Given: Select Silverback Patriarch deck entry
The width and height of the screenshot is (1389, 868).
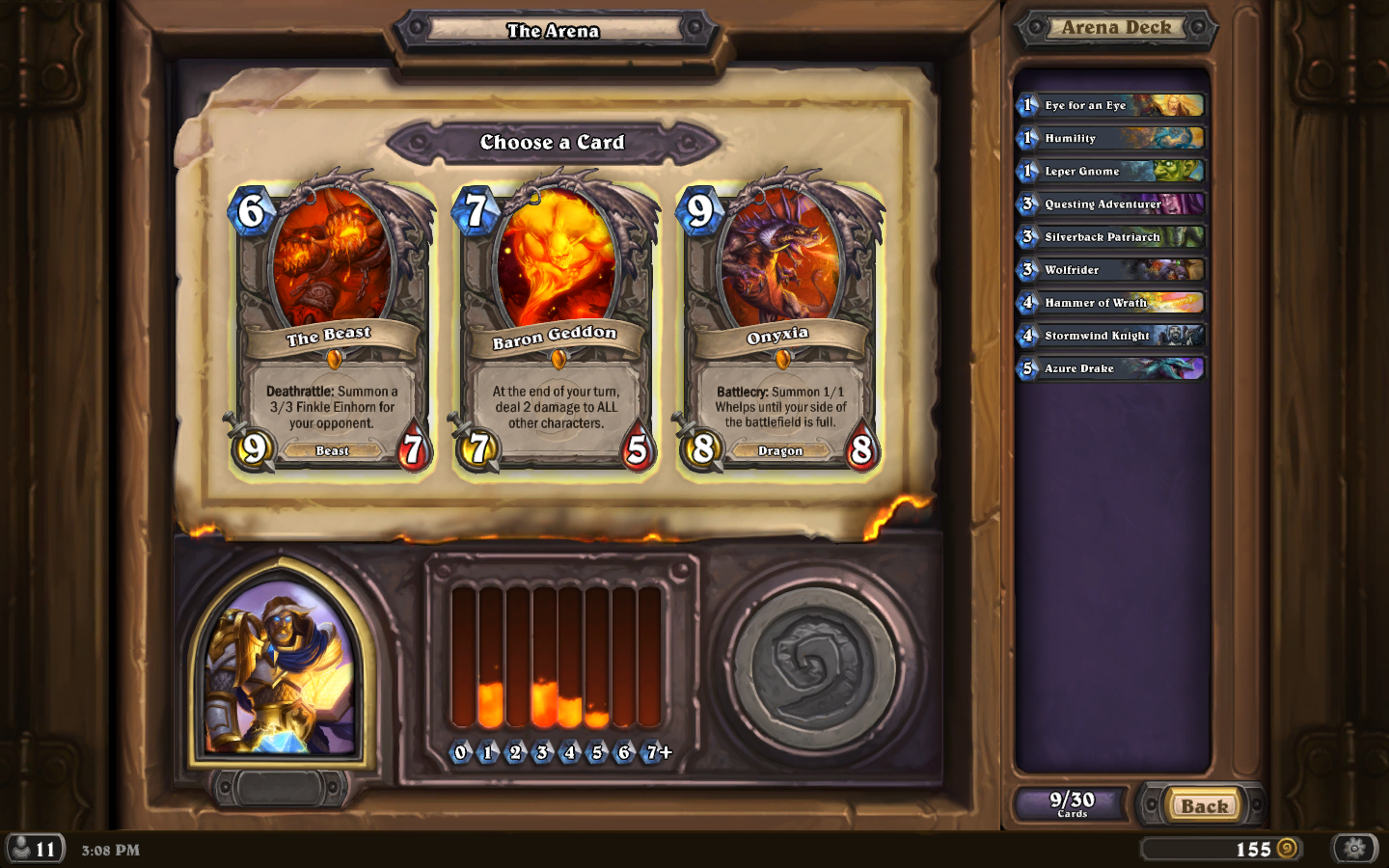Looking at the screenshot, I should (1111, 236).
